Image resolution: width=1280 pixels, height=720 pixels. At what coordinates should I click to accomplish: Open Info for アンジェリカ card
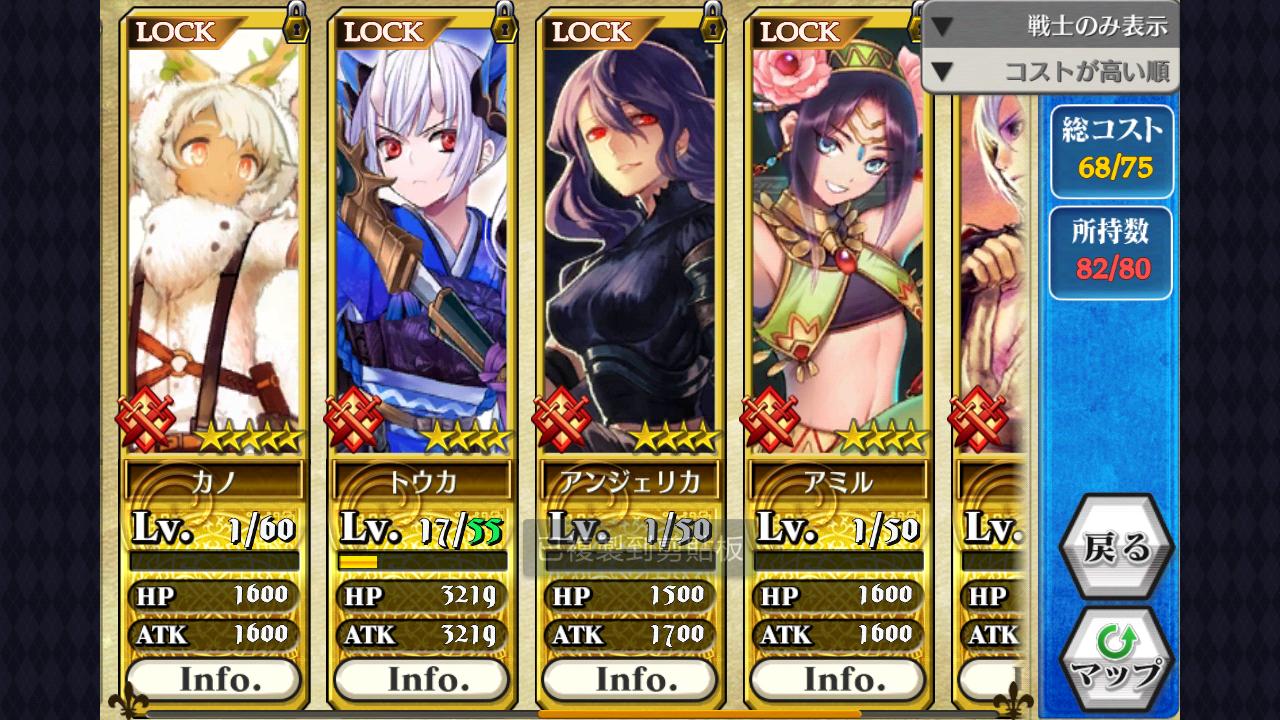pyautogui.click(x=630, y=679)
